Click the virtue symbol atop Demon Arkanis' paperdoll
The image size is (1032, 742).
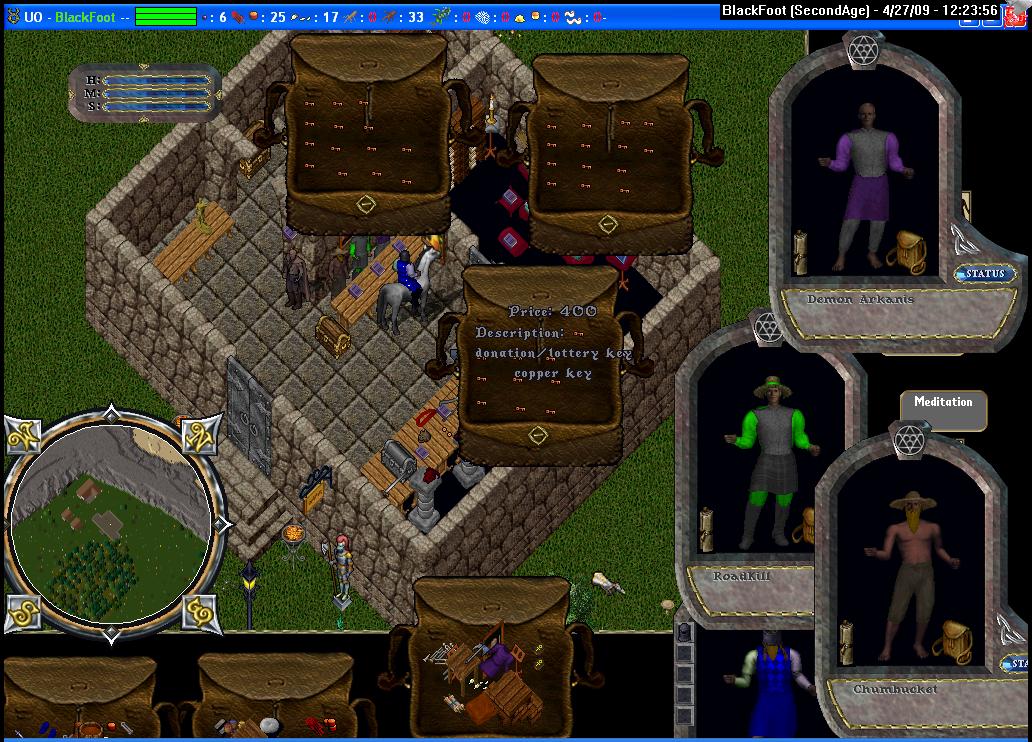pos(861,50)
